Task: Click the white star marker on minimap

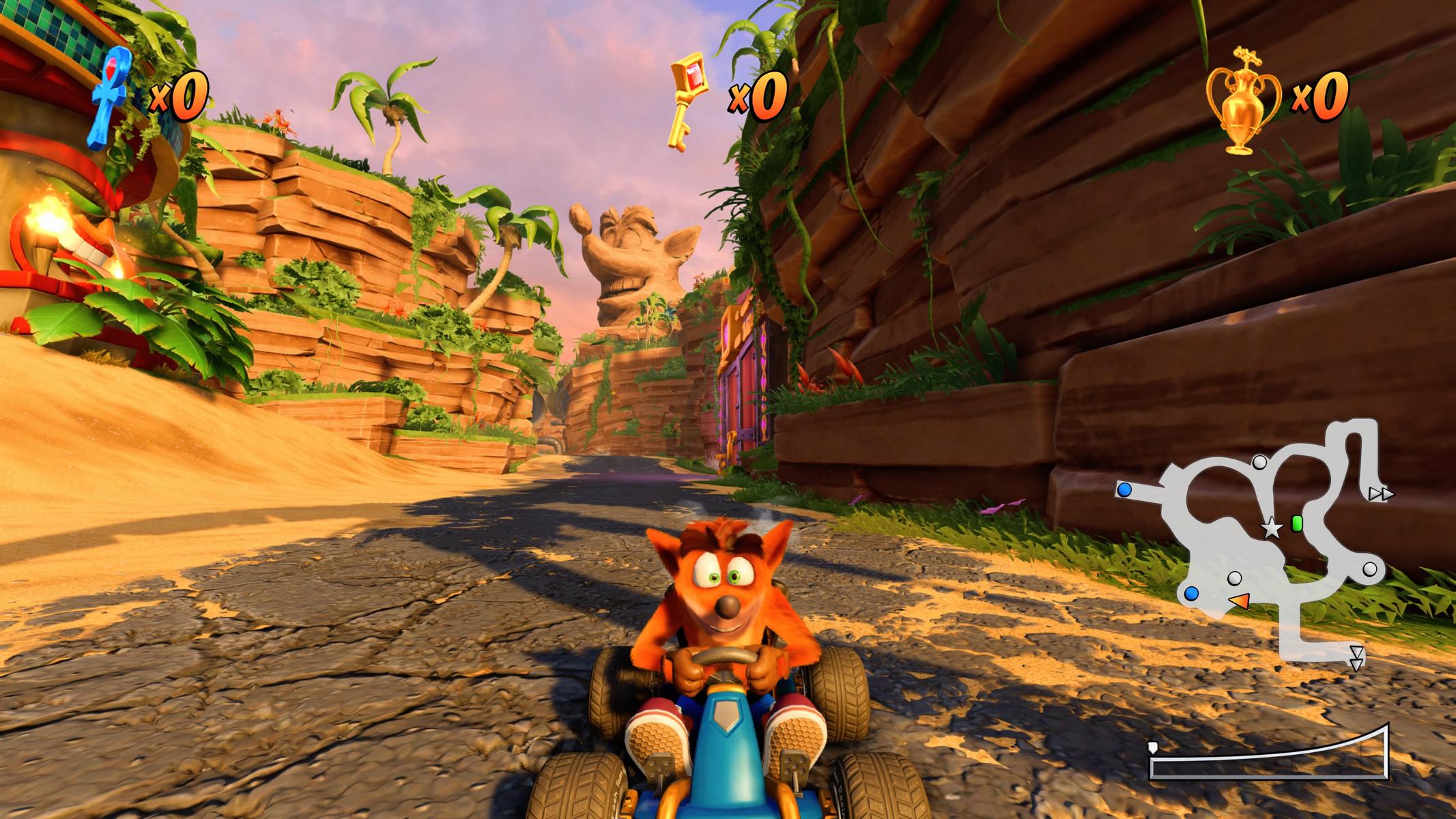Action: tap(1270, 529)
